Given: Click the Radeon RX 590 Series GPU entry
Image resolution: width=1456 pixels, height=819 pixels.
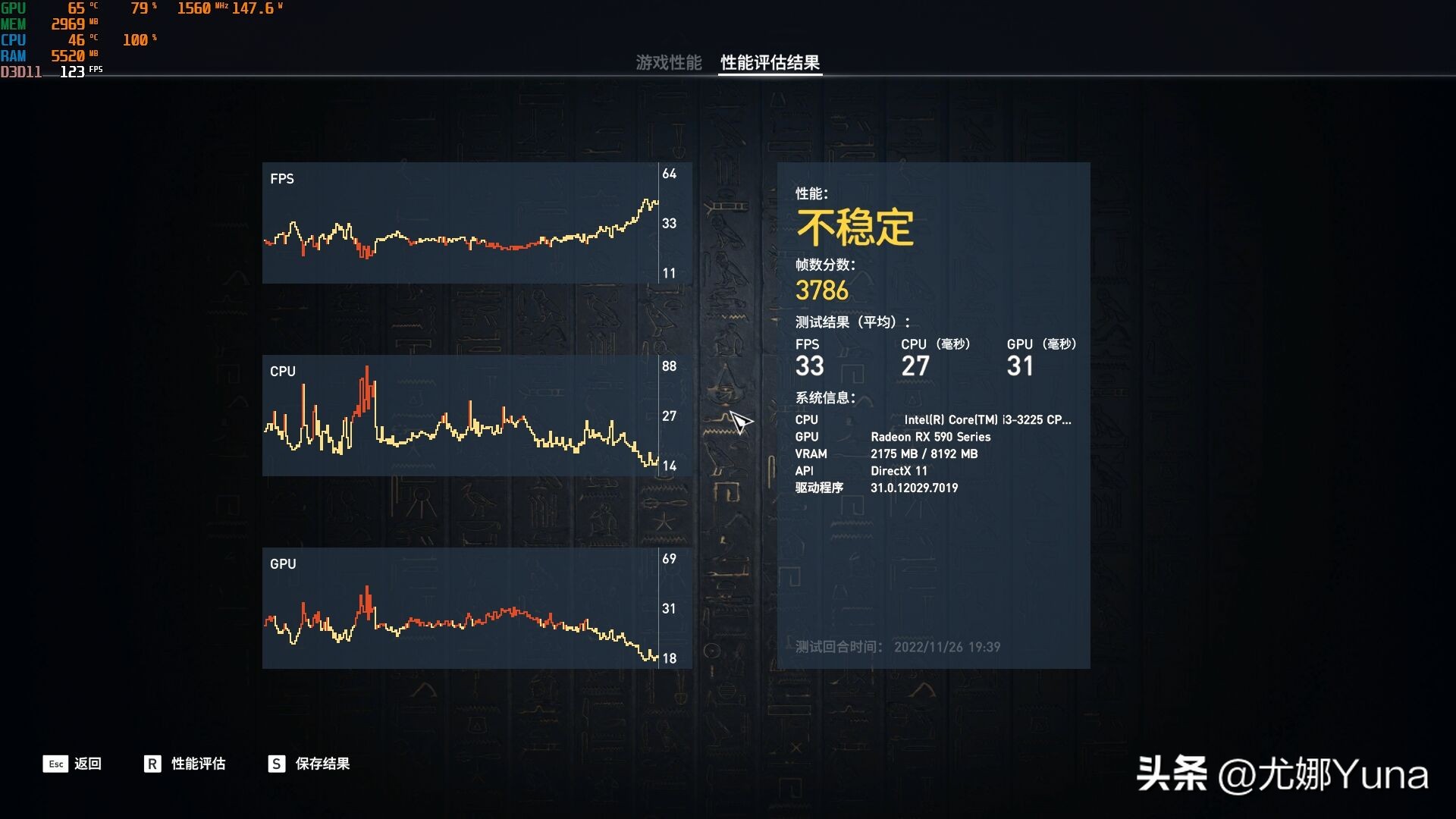Looking at the screenshot, I should pyautogui.click(x=931, y=437).
